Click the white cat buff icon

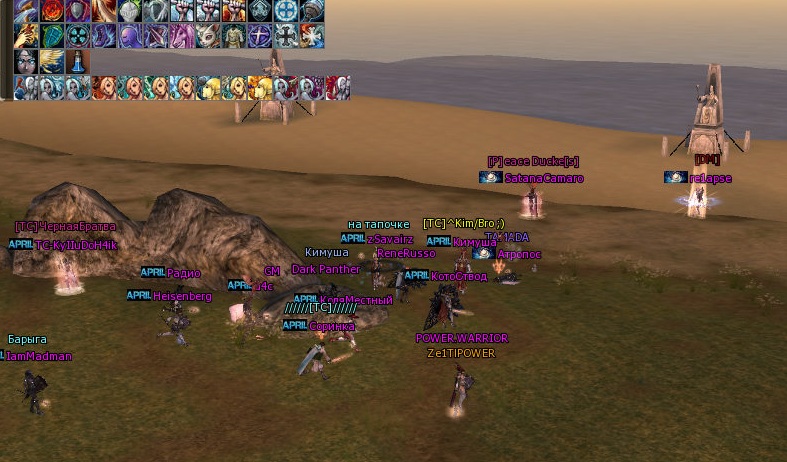pos(207,36)
